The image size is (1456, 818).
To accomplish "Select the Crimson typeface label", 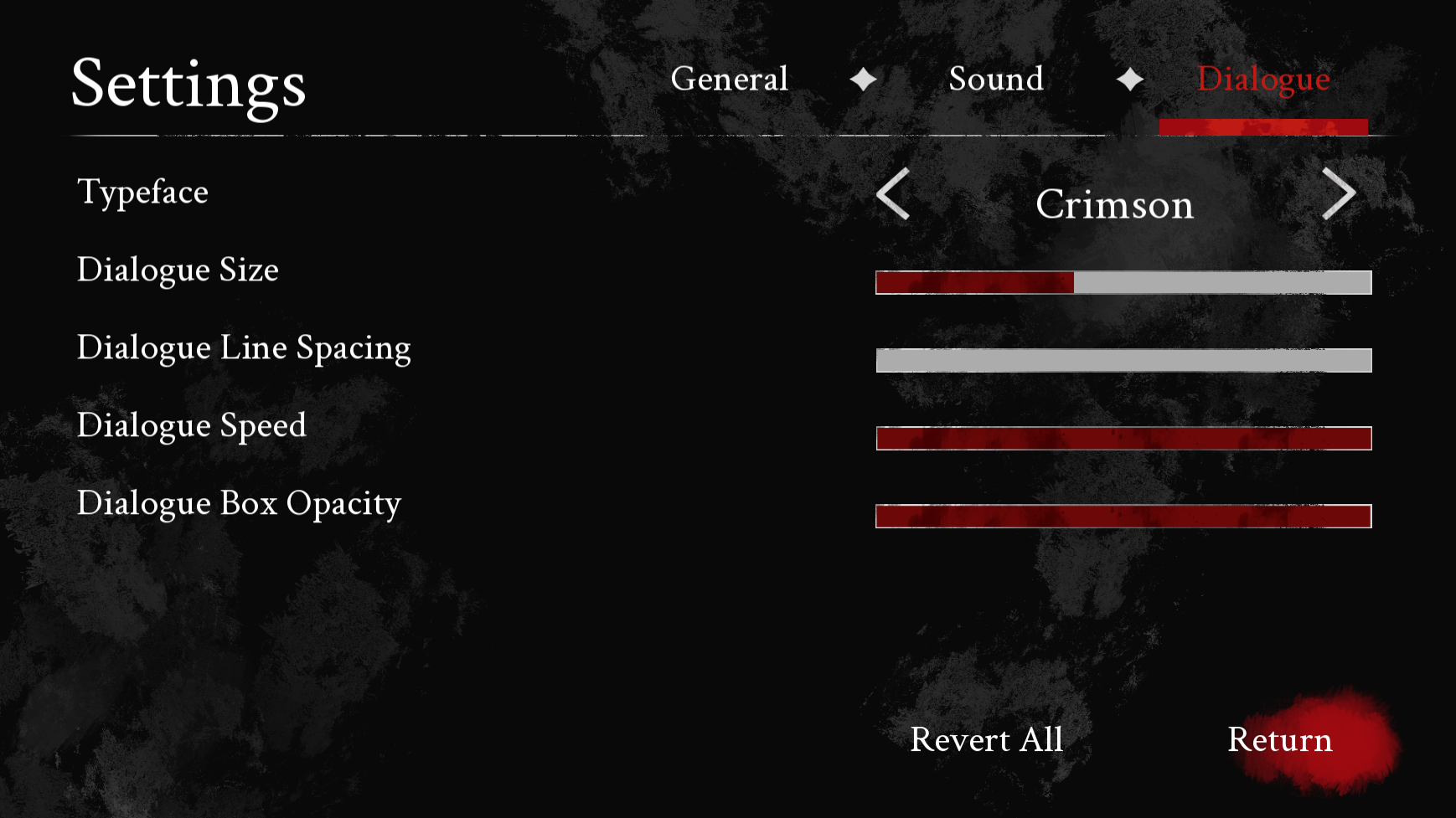I will [x=1114, y=204].
